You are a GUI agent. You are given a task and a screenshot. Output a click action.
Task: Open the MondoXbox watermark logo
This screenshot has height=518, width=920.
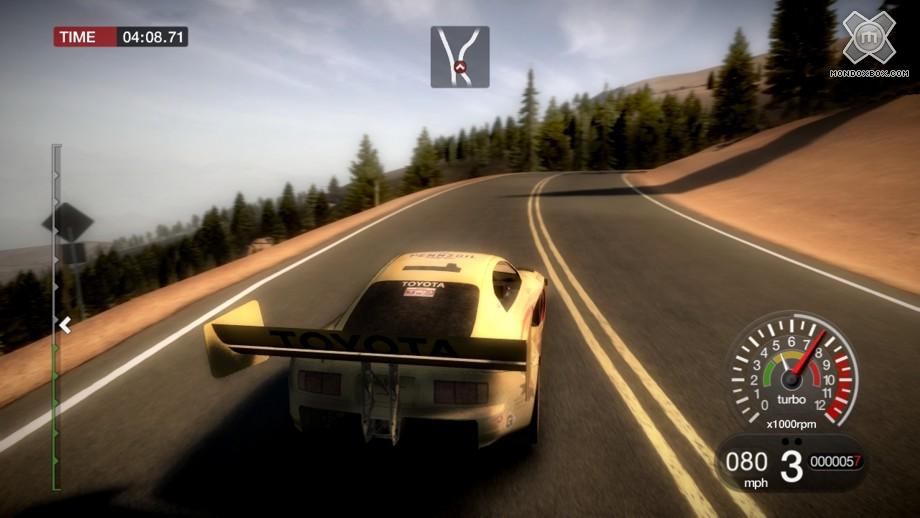(866, 40)
